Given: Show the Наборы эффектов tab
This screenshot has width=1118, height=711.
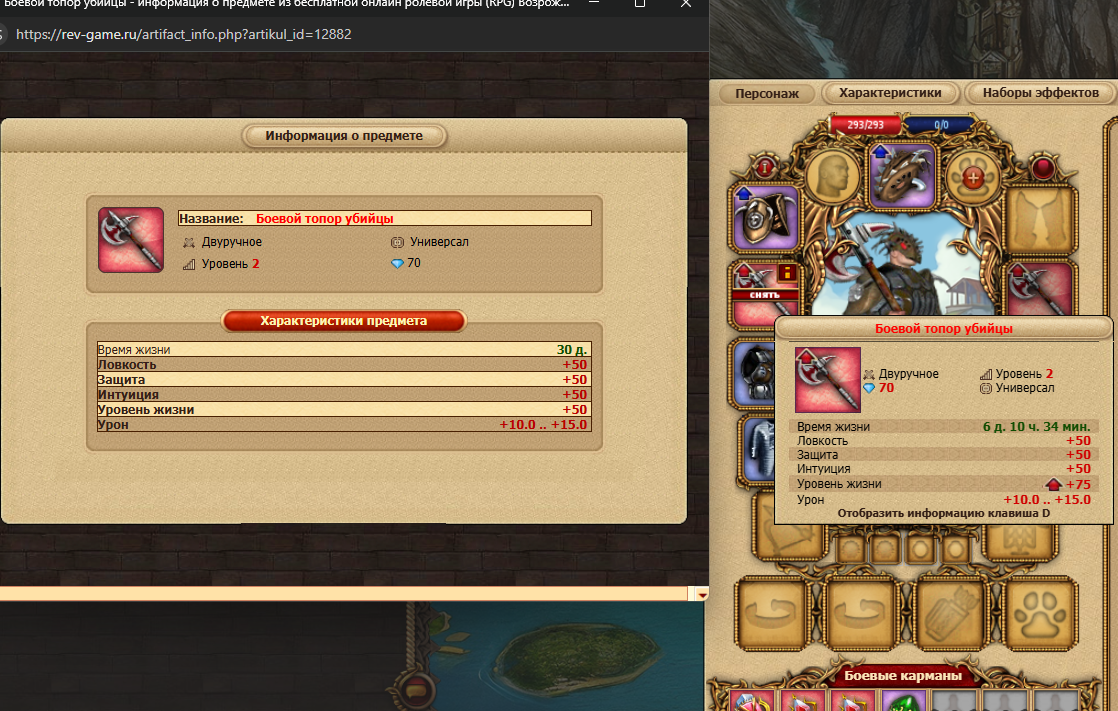Looking at the screenshot, I should 1040,93.
